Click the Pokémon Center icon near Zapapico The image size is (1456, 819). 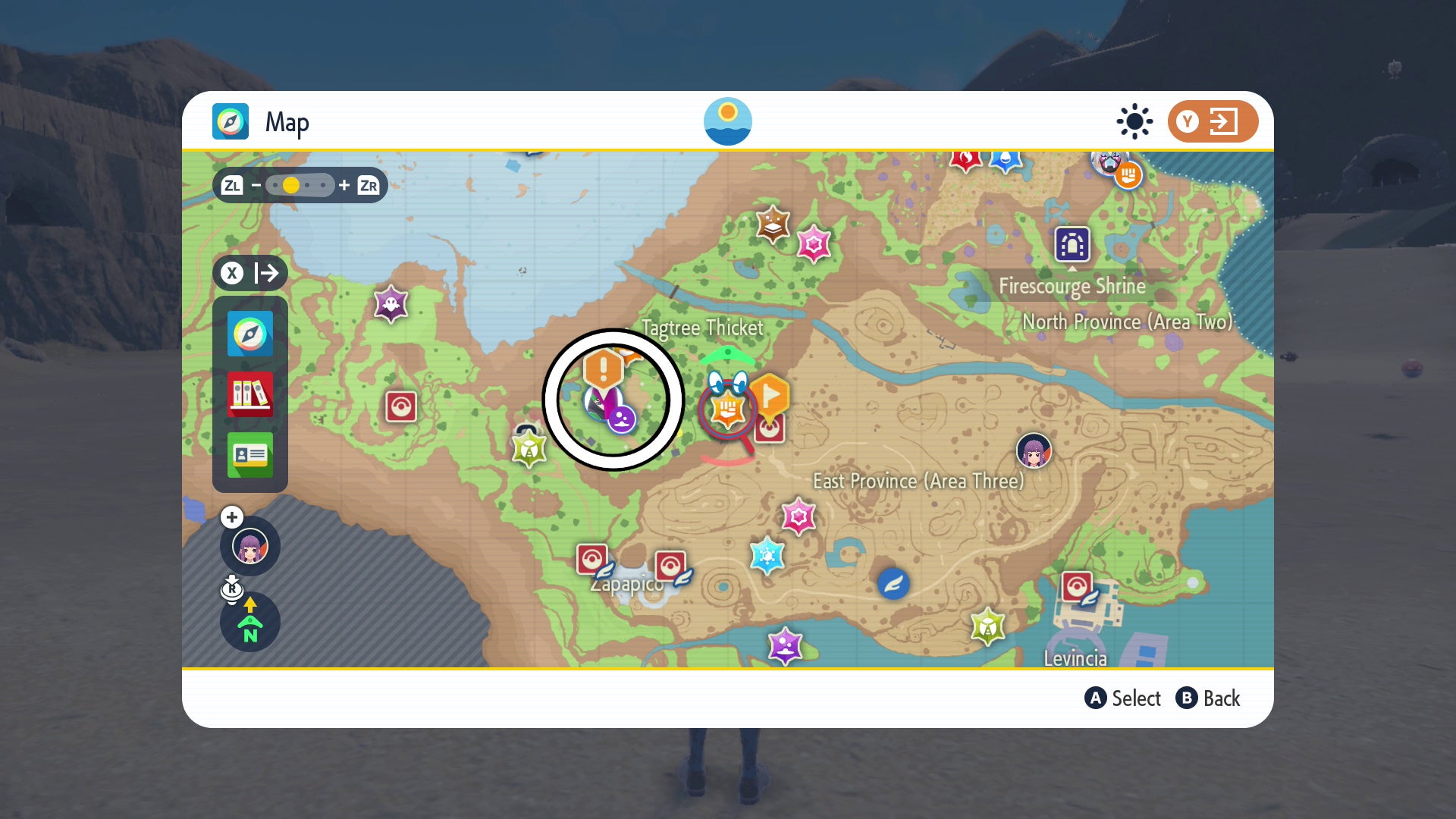591,560
